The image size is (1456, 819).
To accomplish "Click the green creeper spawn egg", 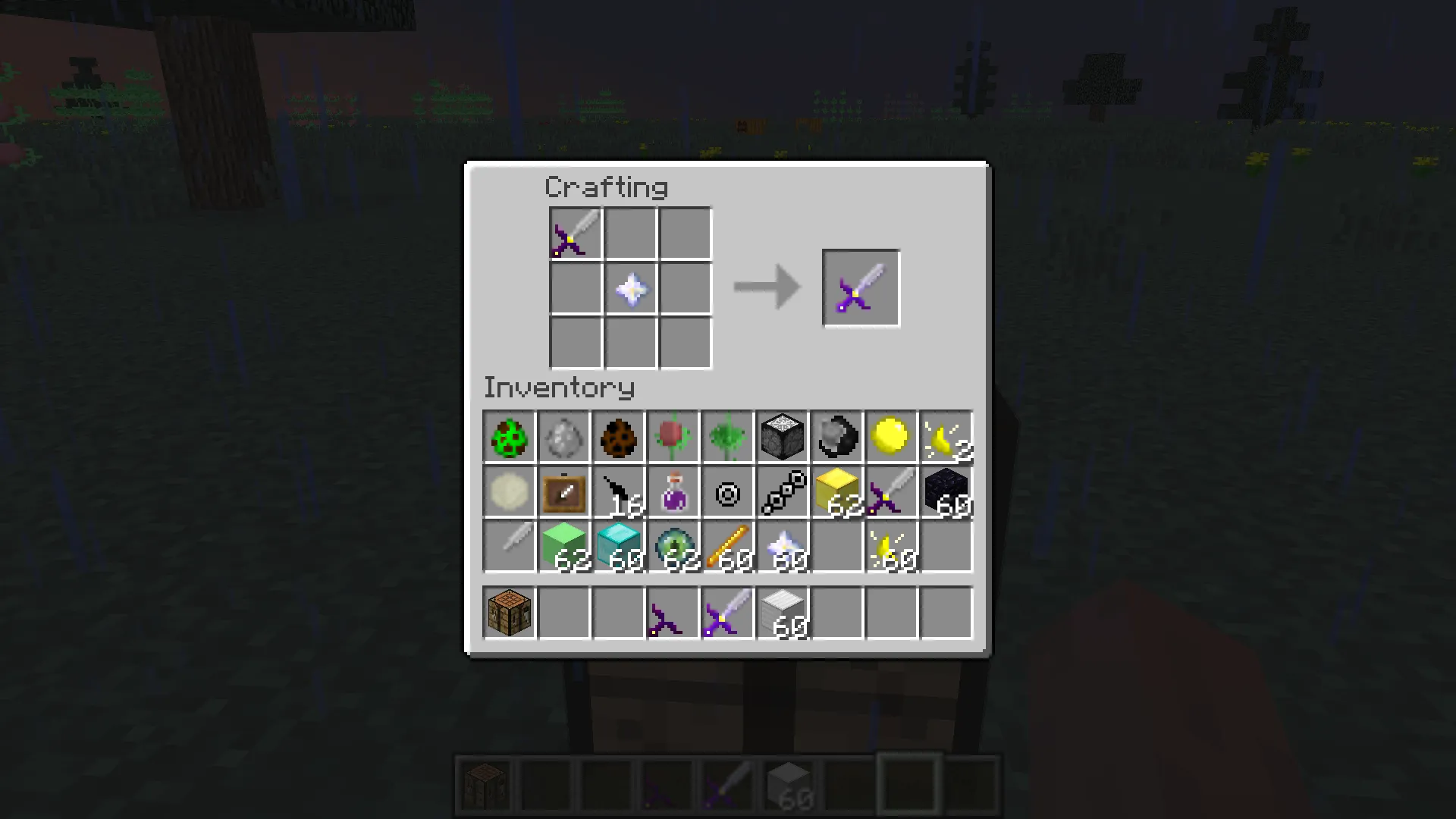I will coord(509,437).
